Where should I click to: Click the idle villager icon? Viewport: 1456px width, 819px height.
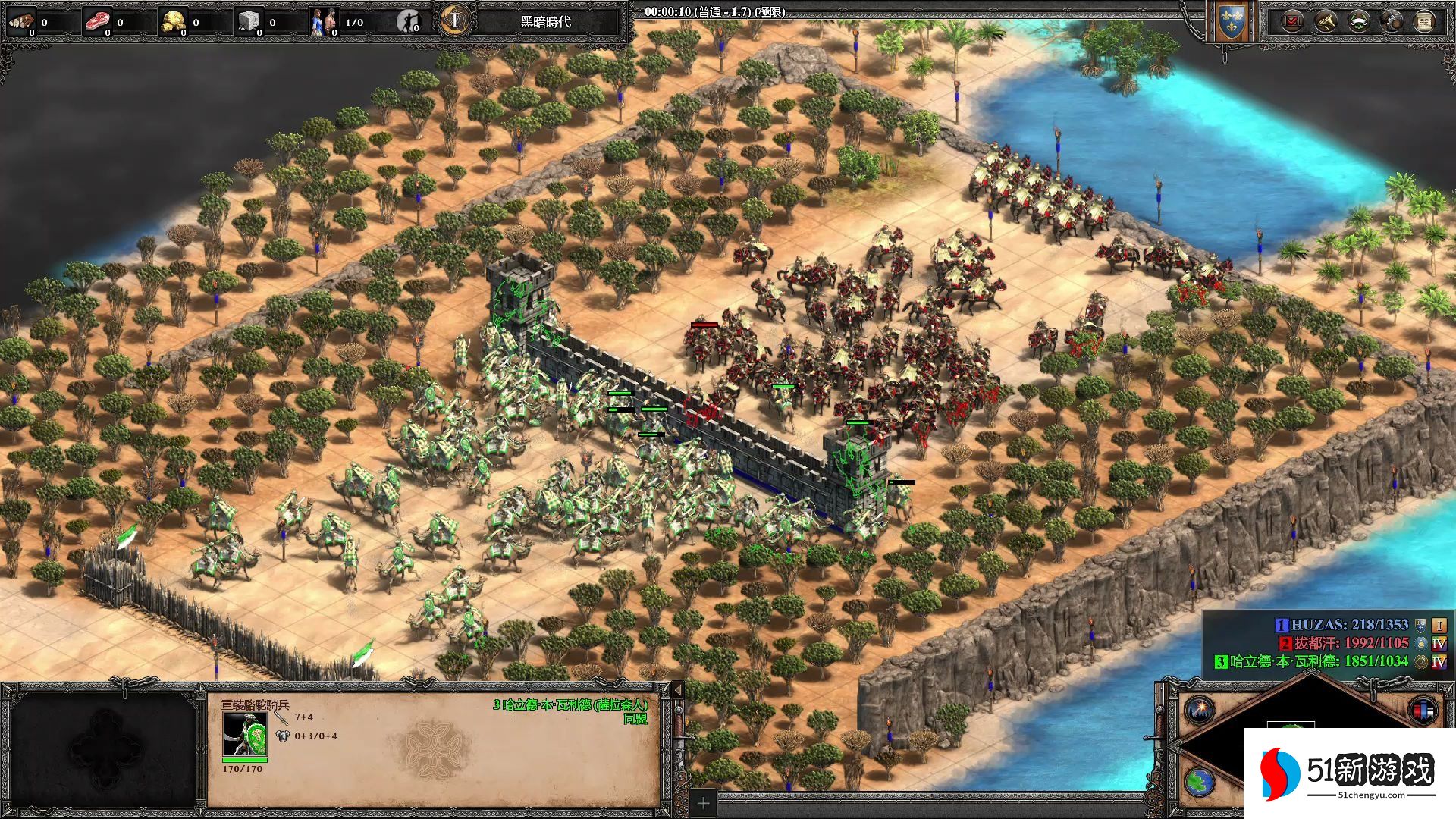408,22
